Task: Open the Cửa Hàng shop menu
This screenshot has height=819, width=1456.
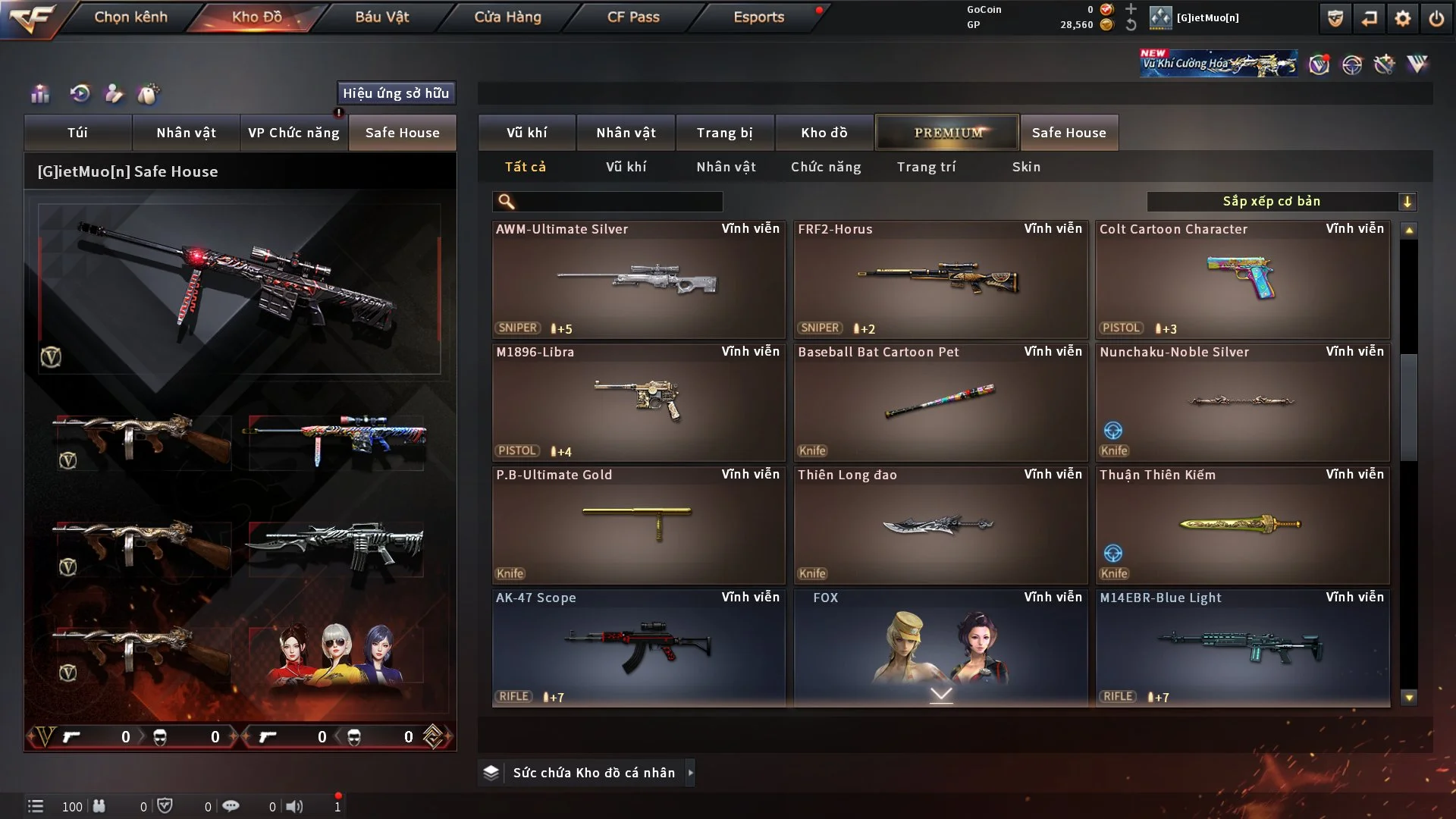Action: tap(507, 17)
